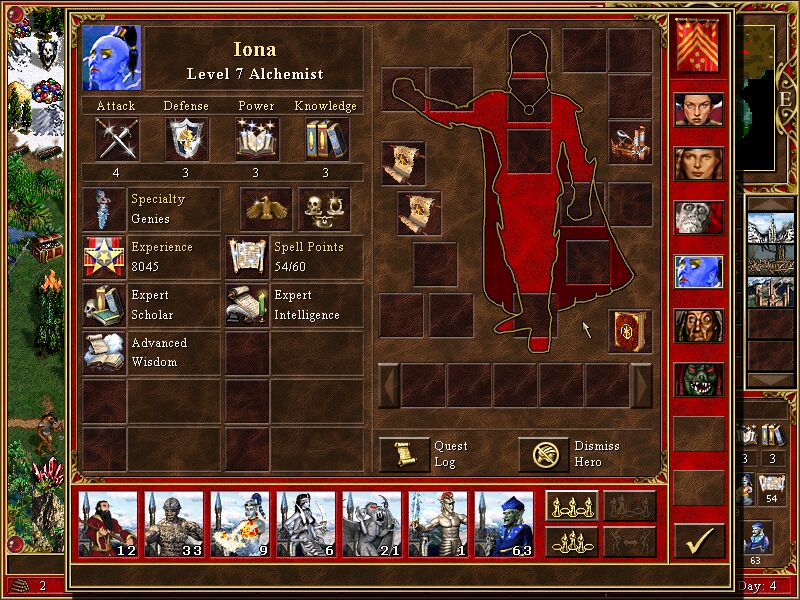The width and height of the screenshot is (800, 600).
Task: Select the 63 gremlins stack
Action: [x=504, y=524]
